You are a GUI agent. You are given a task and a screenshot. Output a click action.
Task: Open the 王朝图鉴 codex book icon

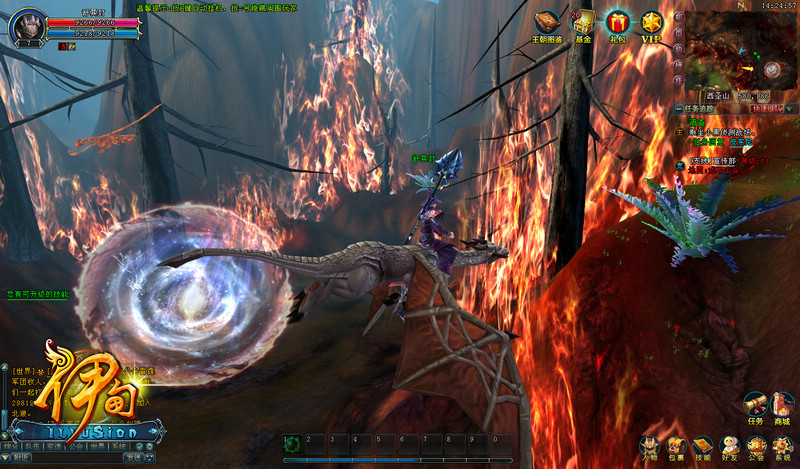tap(548, 22)
